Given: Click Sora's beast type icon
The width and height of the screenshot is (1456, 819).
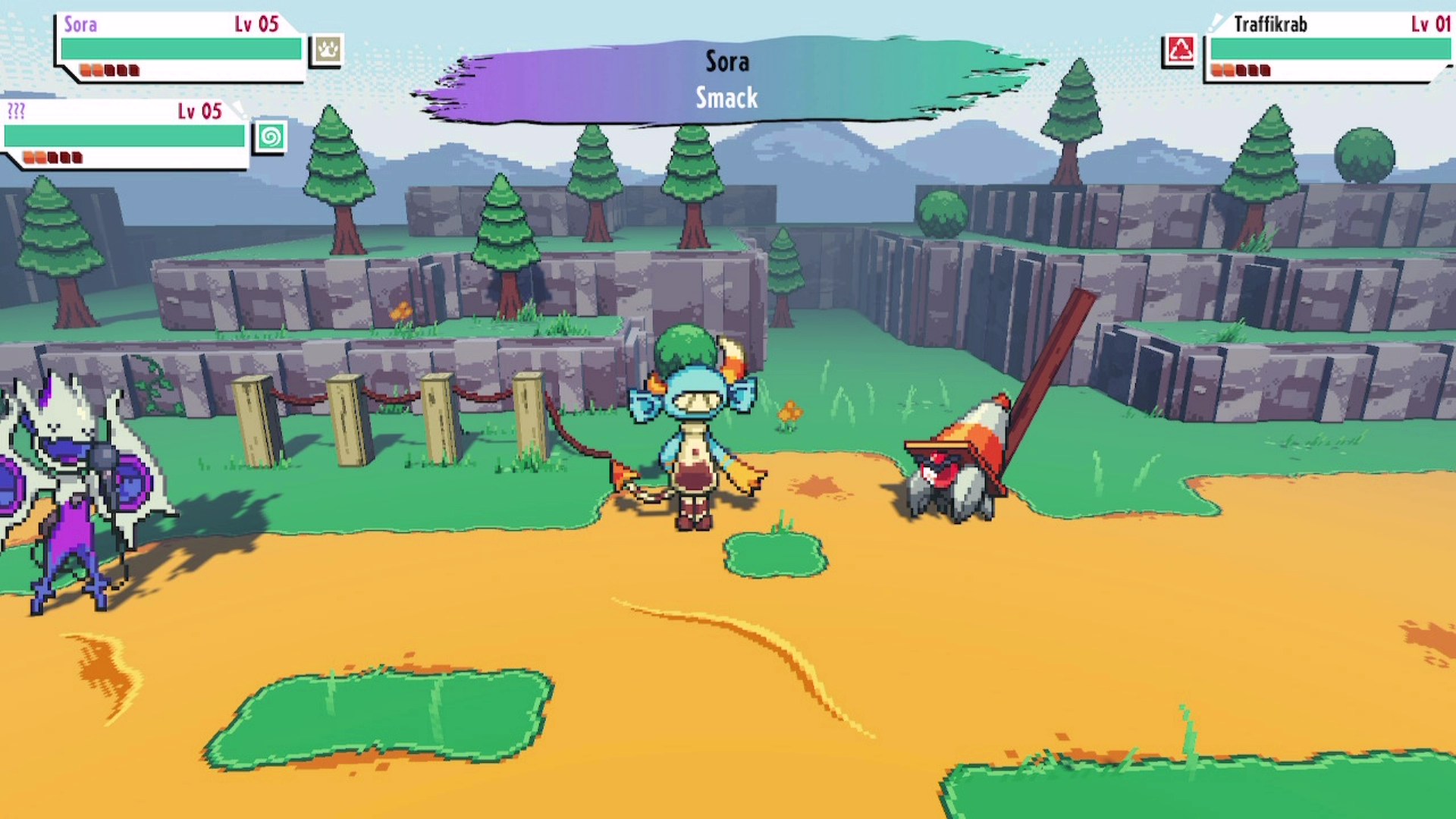Looking at the screenshot, I should point(327,50).
